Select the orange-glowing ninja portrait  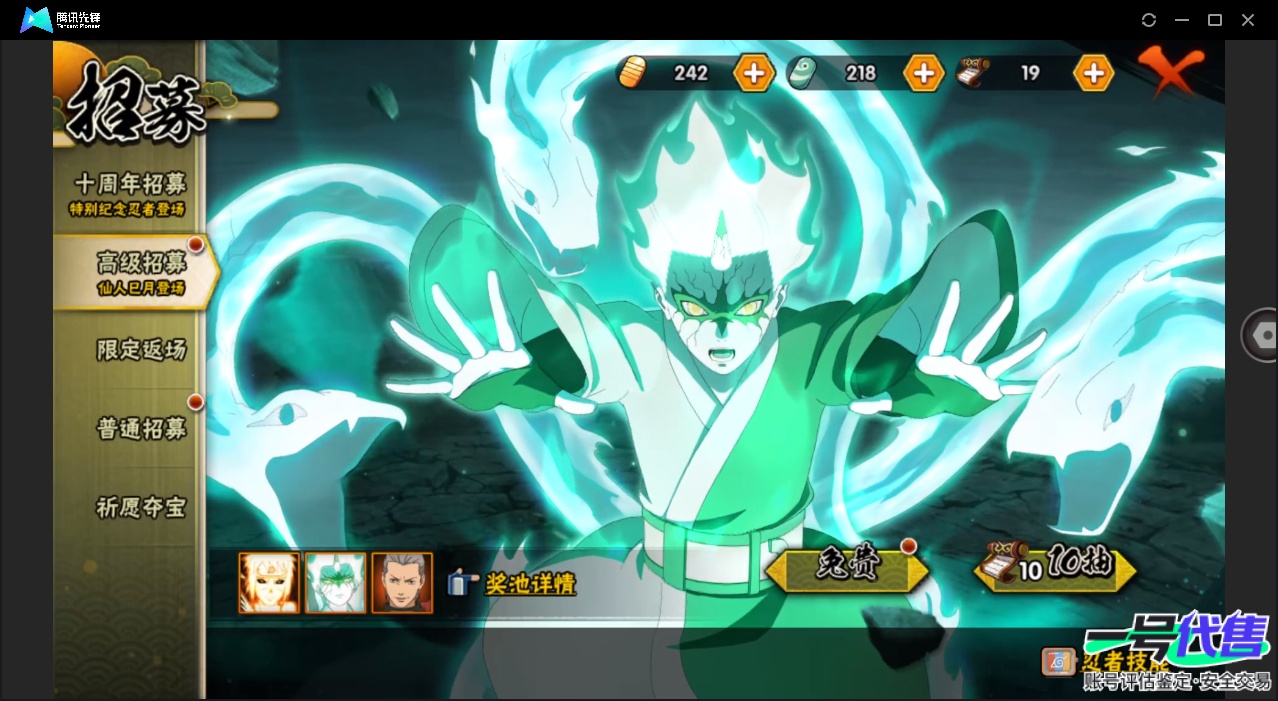point(269,583)
